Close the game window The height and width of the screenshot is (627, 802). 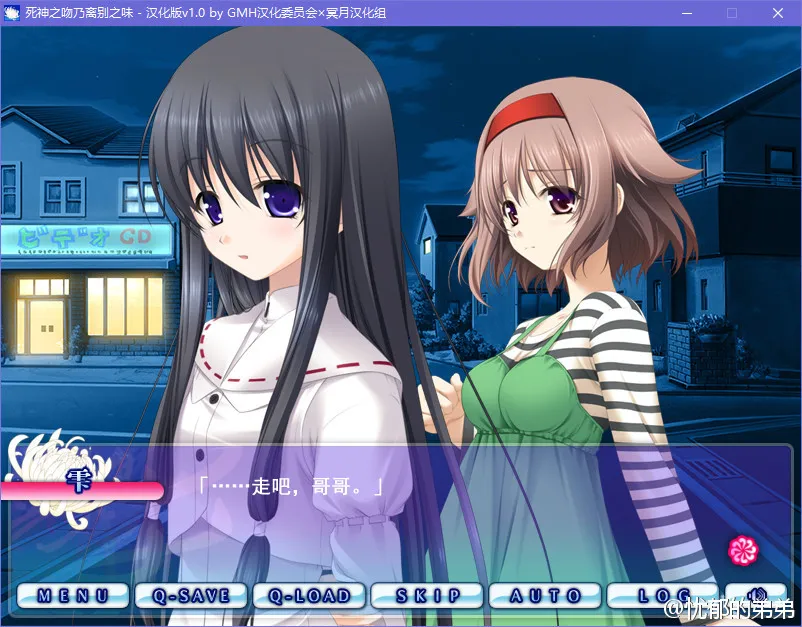tap(777, 13)
